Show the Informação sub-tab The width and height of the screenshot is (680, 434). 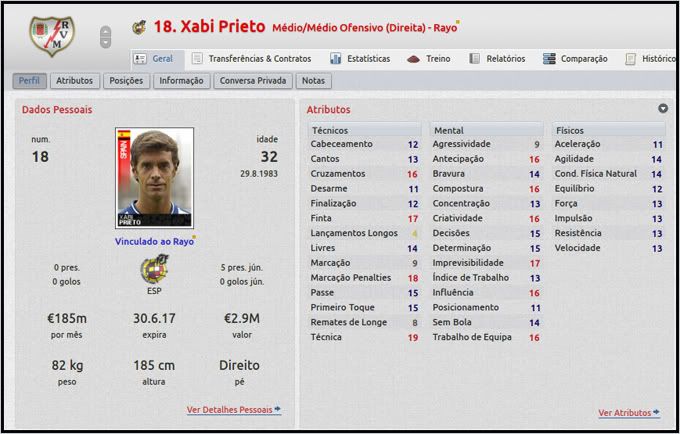[181, 81]
